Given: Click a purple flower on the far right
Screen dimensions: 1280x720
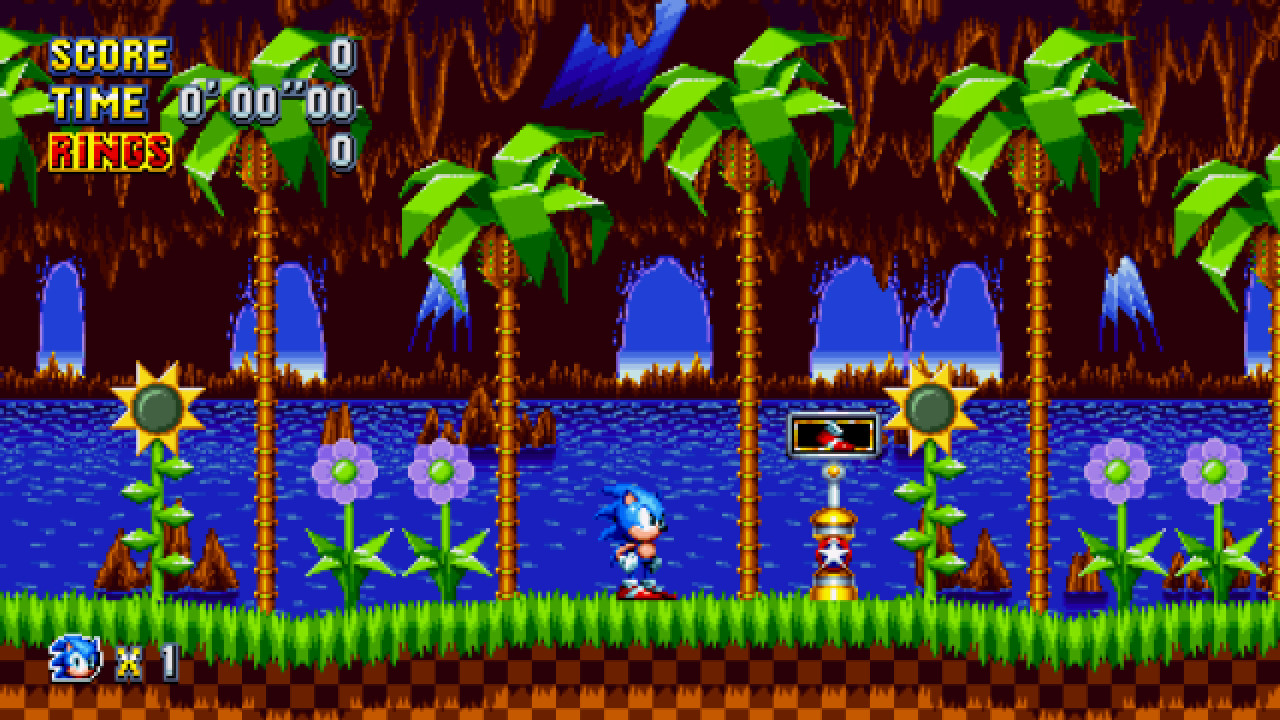Looking at the screenshot, I should 1212,470.
